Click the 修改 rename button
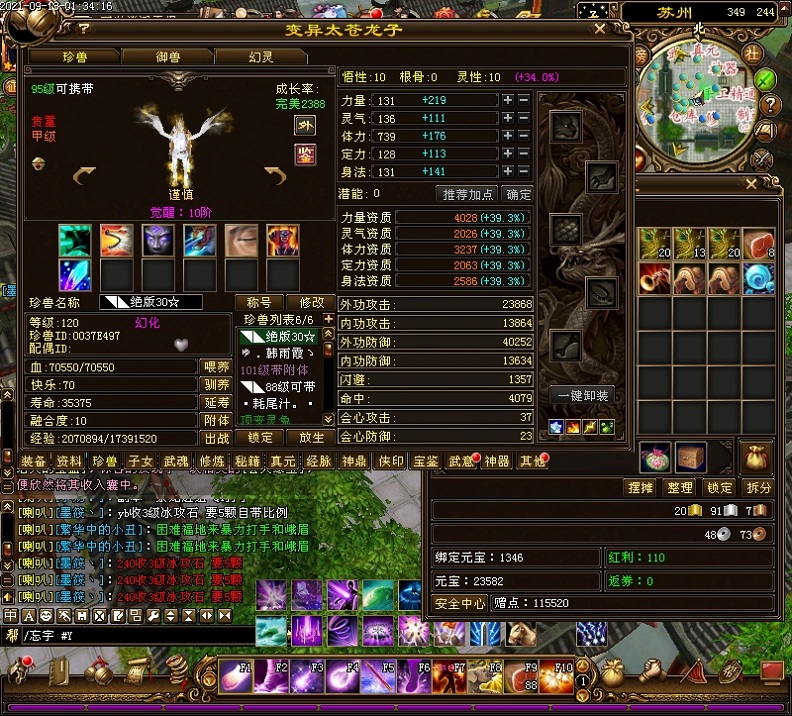Image resolution: width=792 pixels, height=716 pixels. tap(311, 302)
